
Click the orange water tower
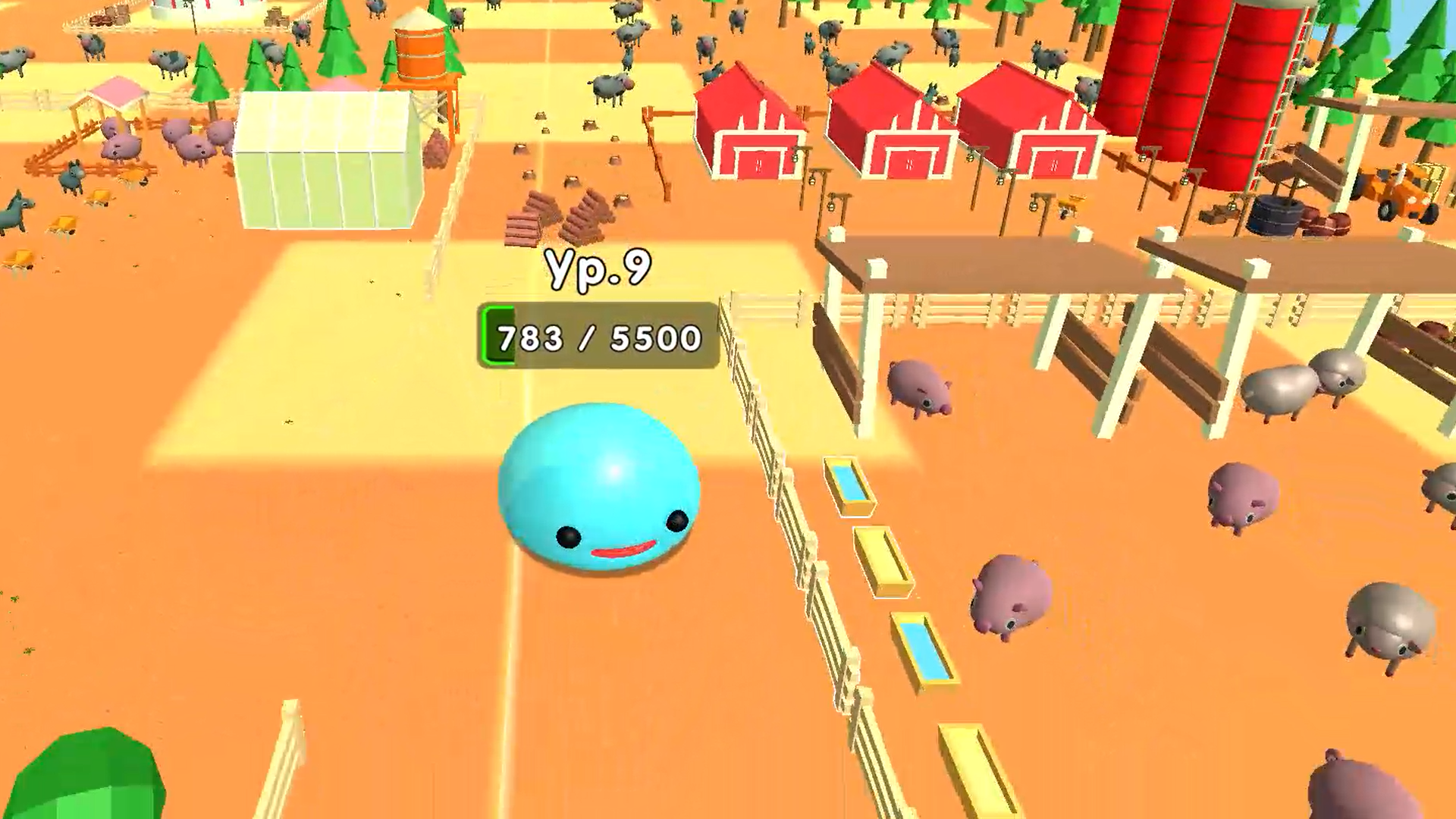pyautogui.click(x=421, y=53)
